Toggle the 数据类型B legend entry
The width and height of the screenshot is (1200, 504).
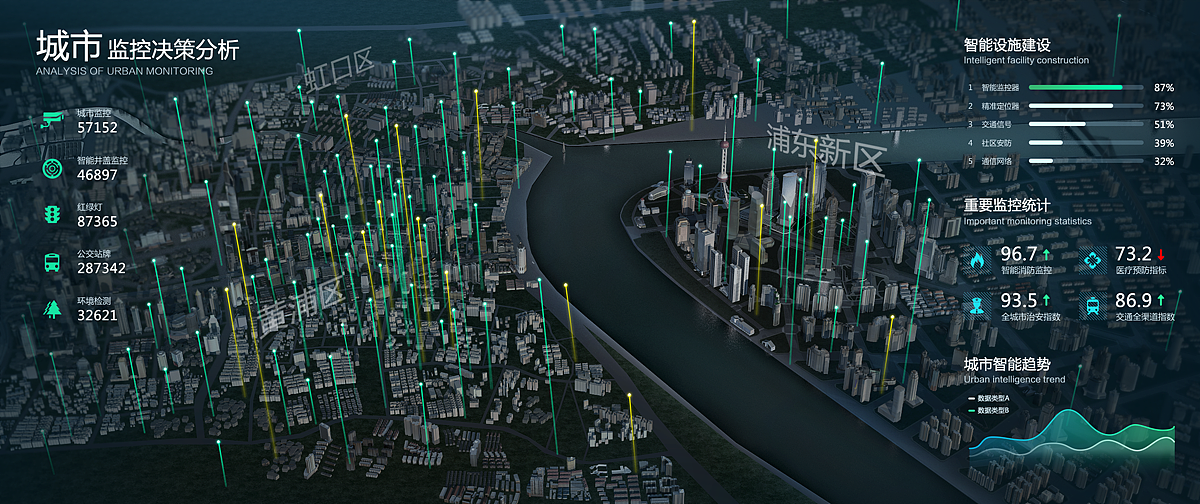(x=990, y=410)
